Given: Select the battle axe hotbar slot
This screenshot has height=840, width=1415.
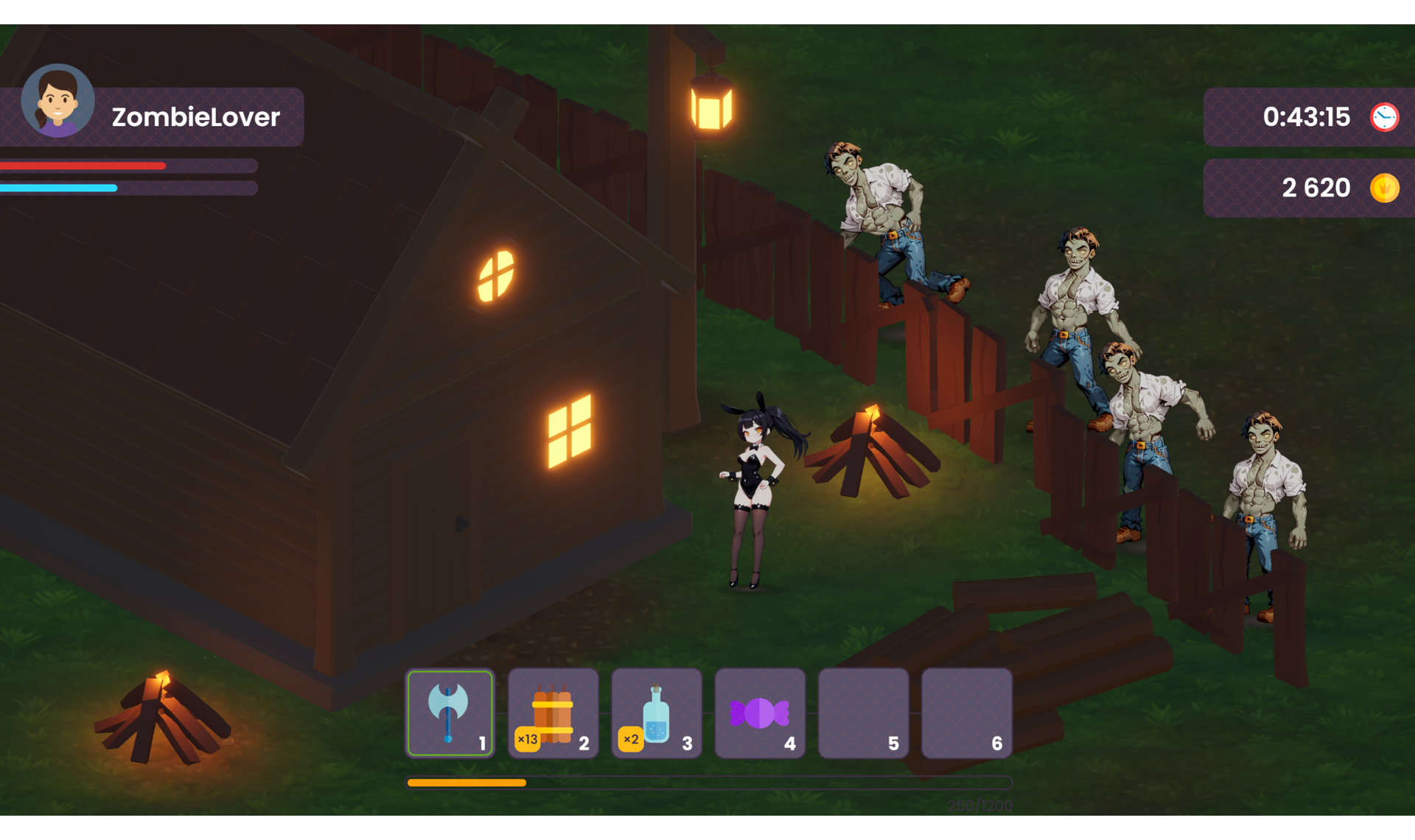Looking at the screenshot, I should click(450, 713).
